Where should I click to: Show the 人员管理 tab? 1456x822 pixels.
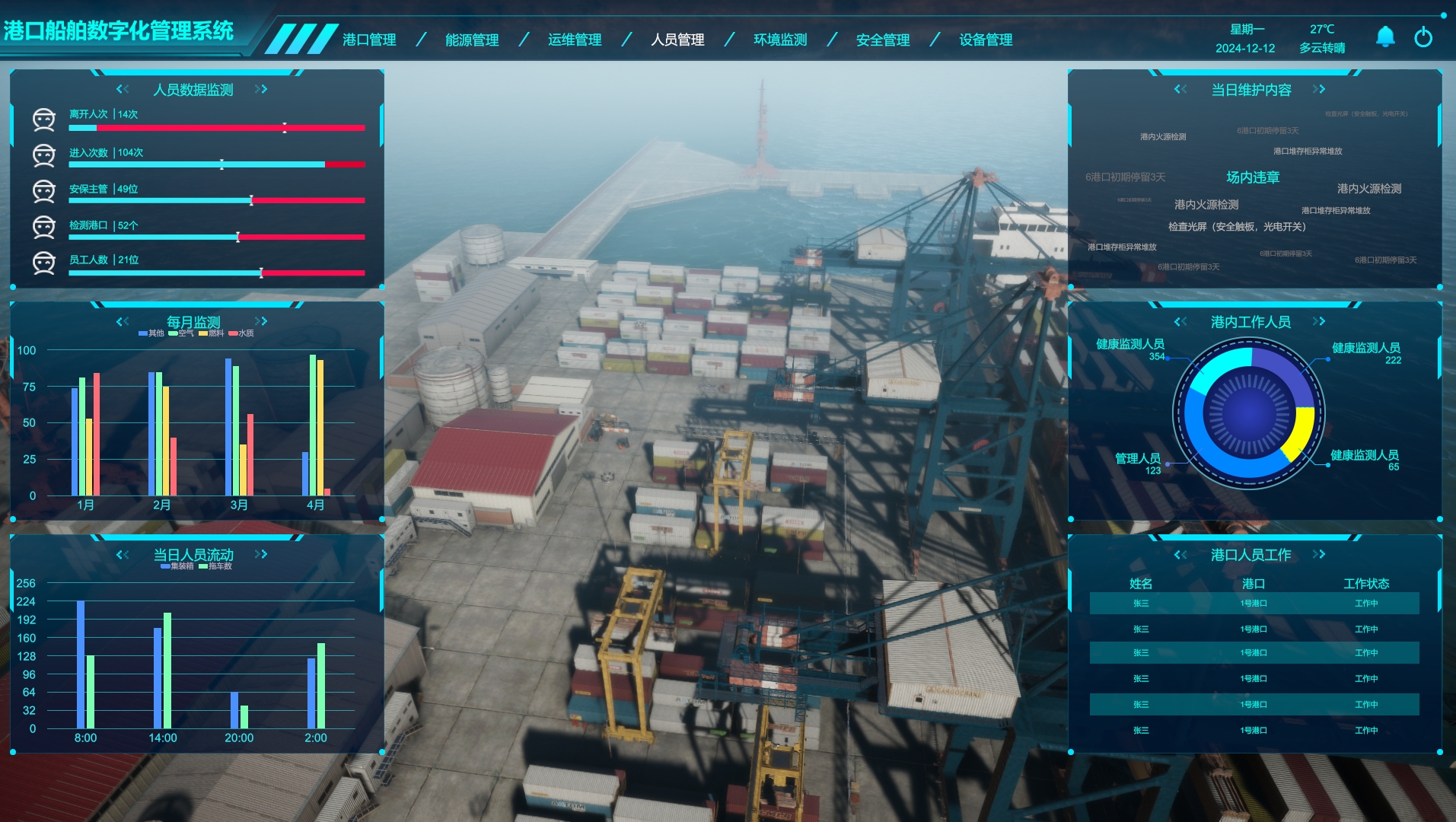[x=677, y=40]
